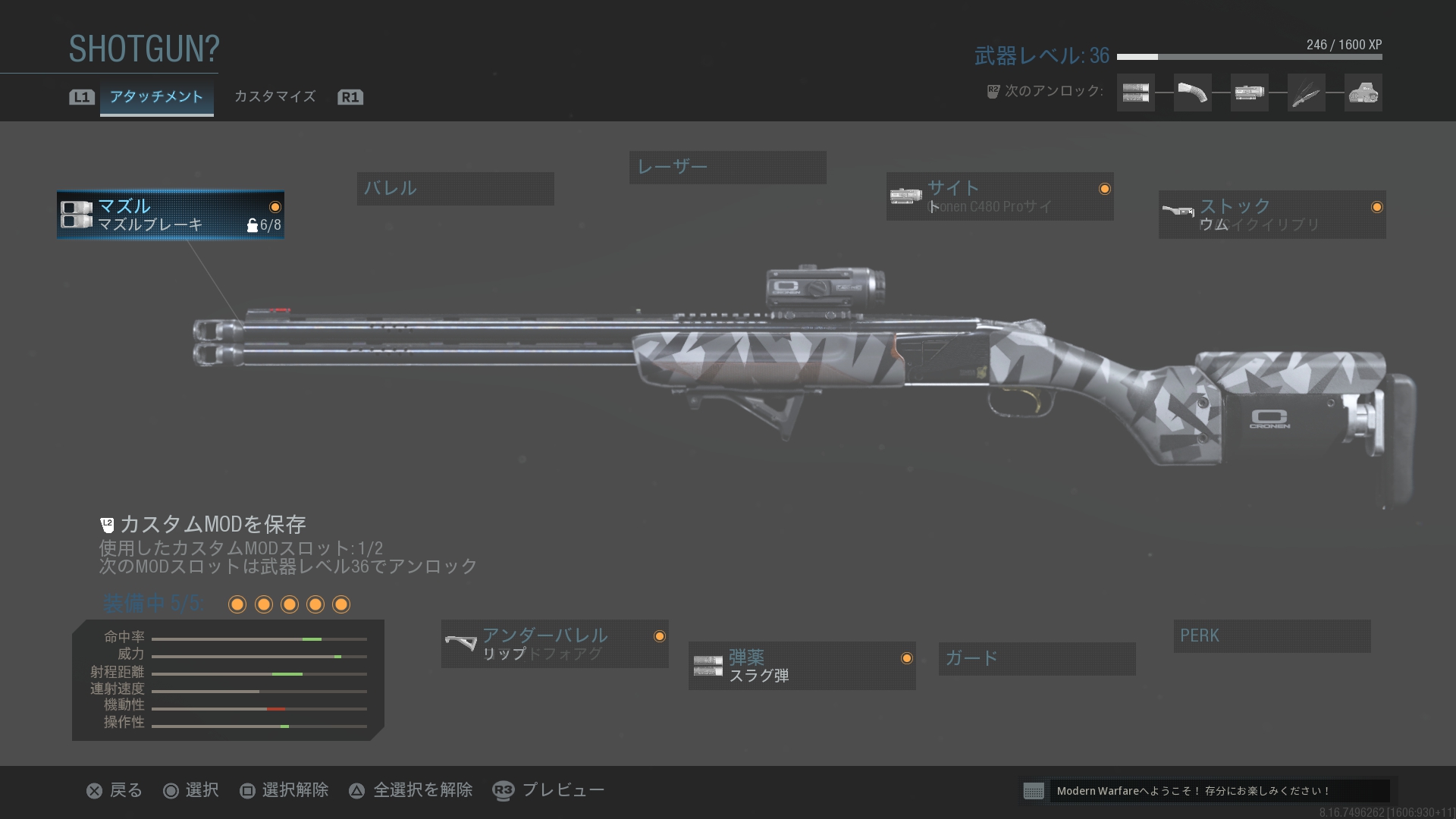Open the カスタマイズ tab
The image size is (1456, 819).
click(x=275, y=97)
